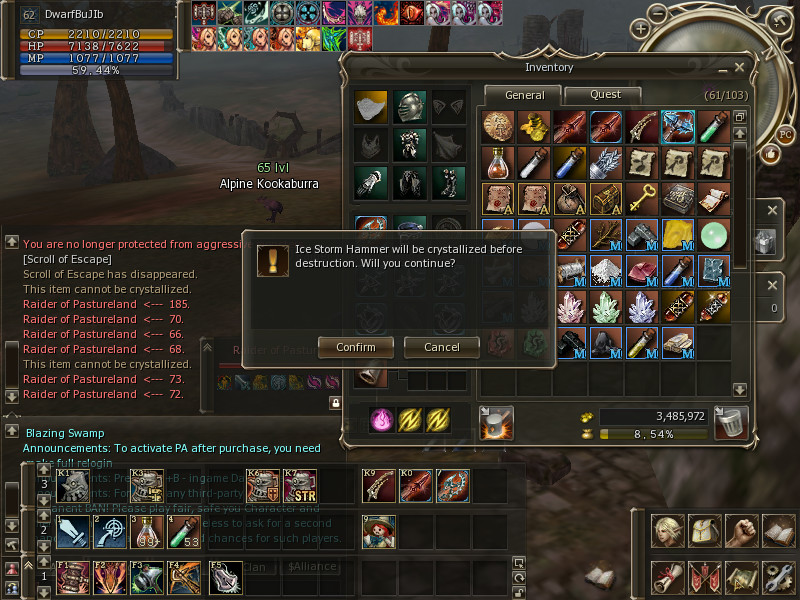Confirm crystallizing the Ice Storm Hammer

pyautogui.click(x=355, y=347)
